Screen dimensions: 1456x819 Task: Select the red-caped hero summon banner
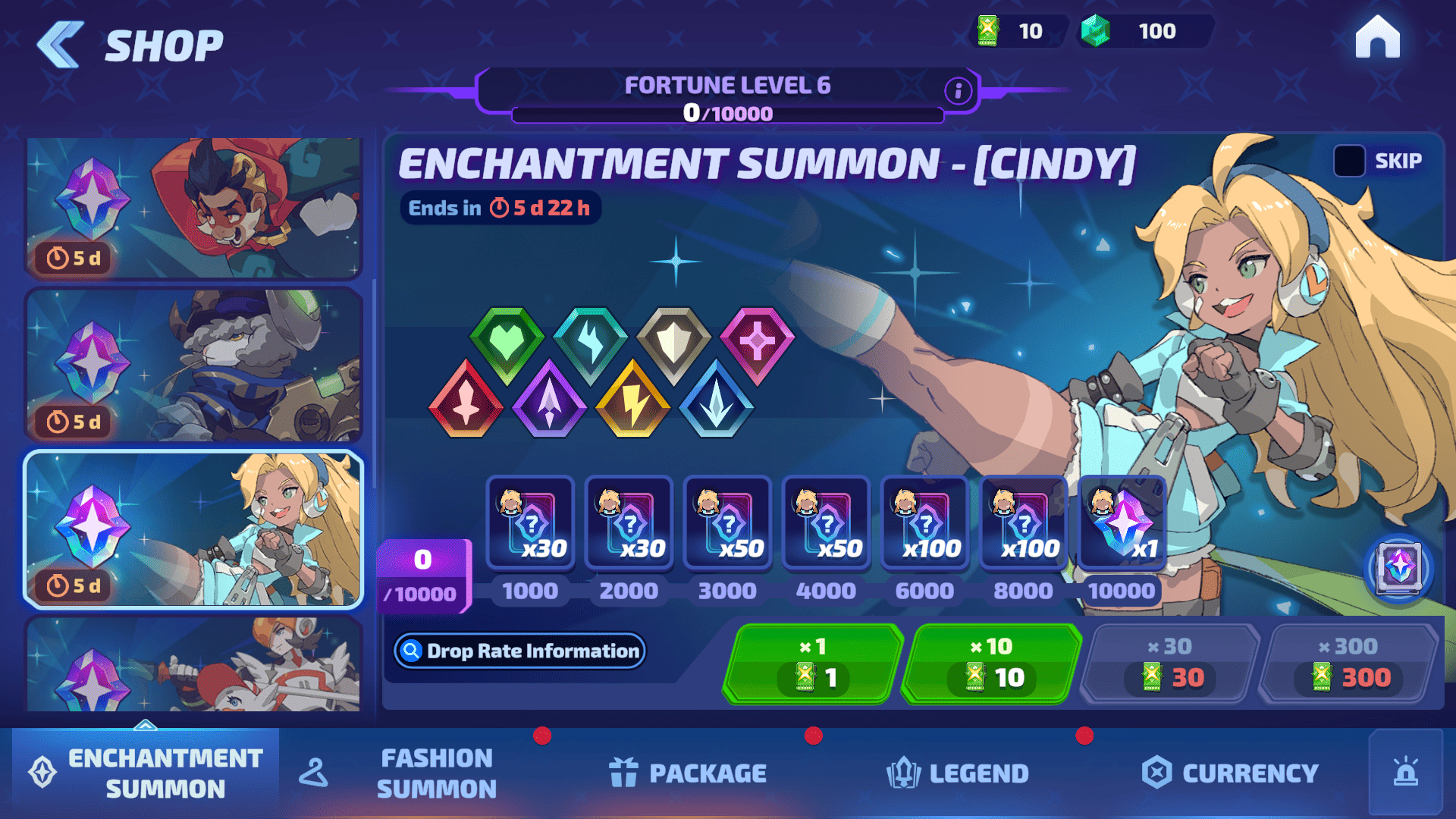194,208
